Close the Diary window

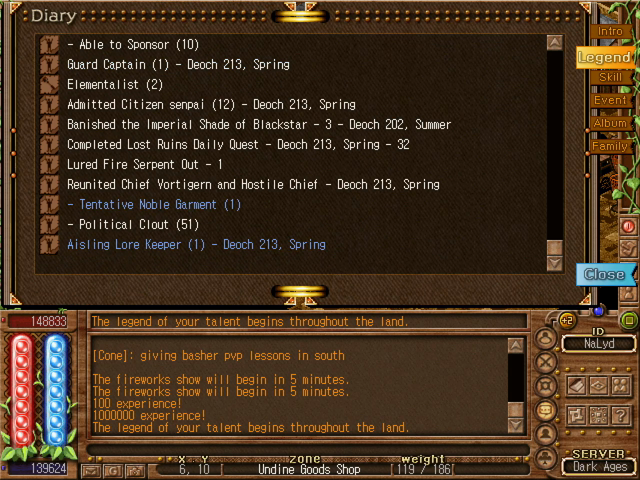[604, 274]
